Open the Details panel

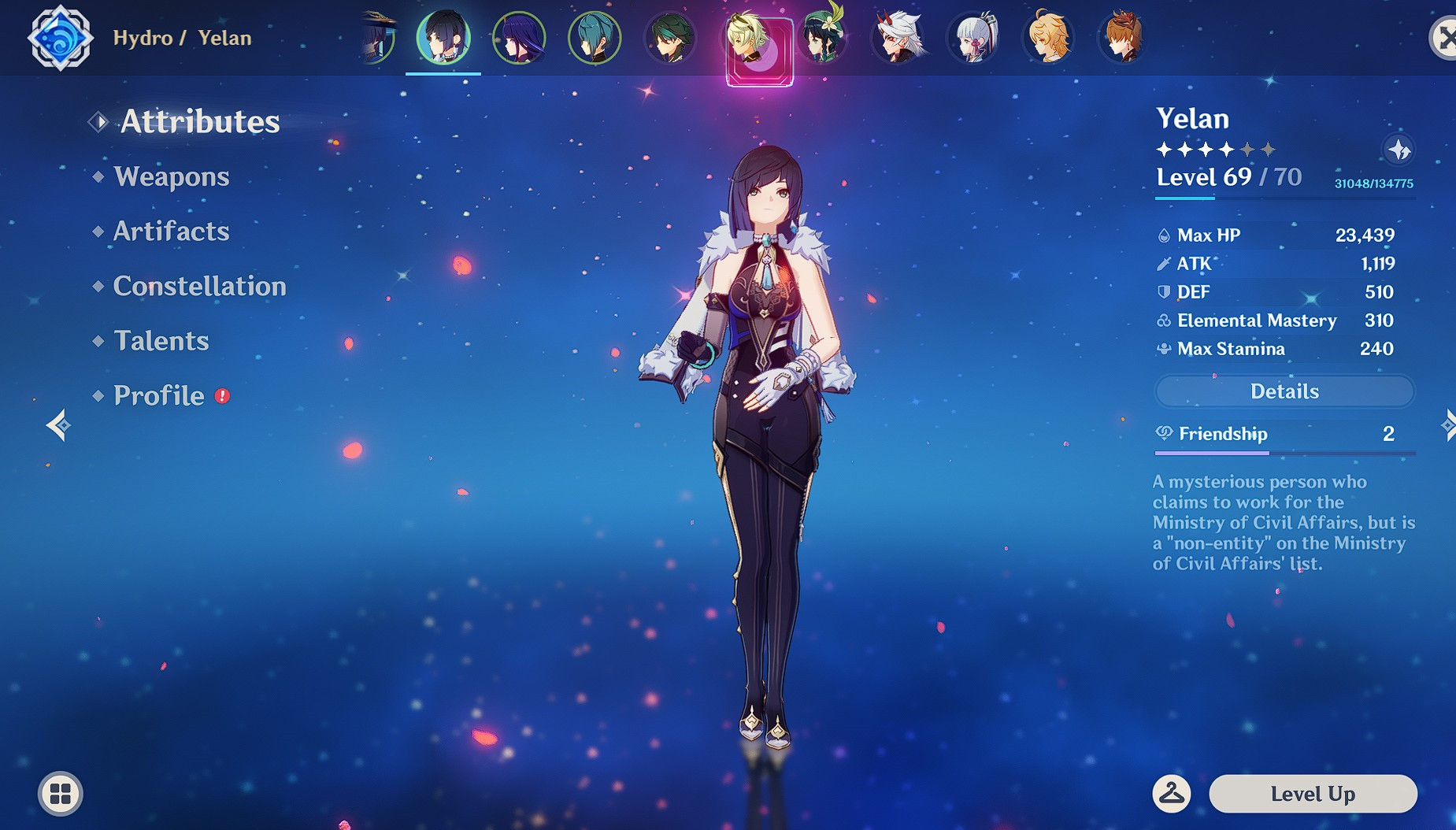1284,391
